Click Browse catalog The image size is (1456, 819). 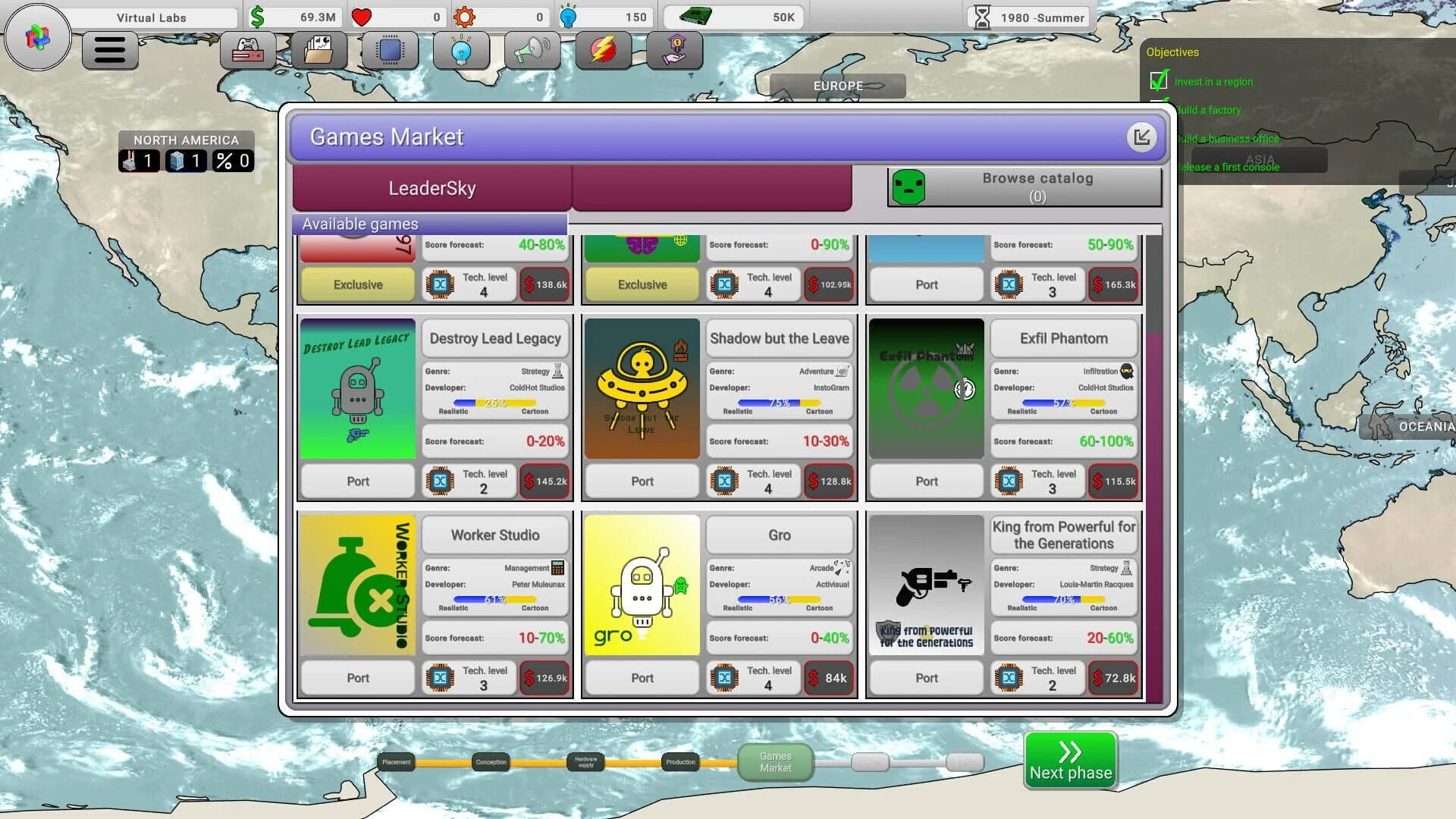pyautogui.click(x=1037, y=187)
